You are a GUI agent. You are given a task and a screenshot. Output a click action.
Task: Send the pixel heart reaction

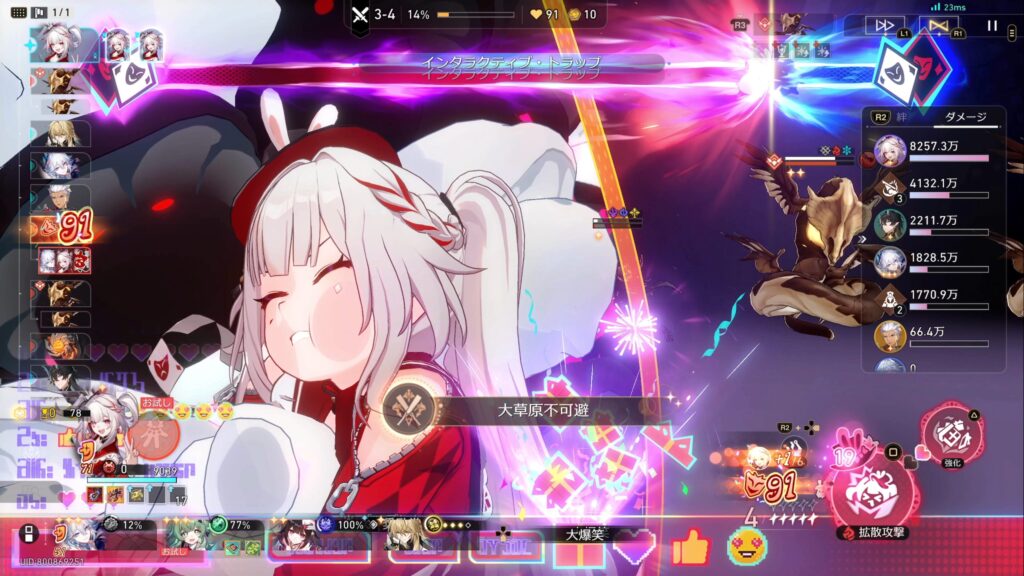tap(634, 548)
